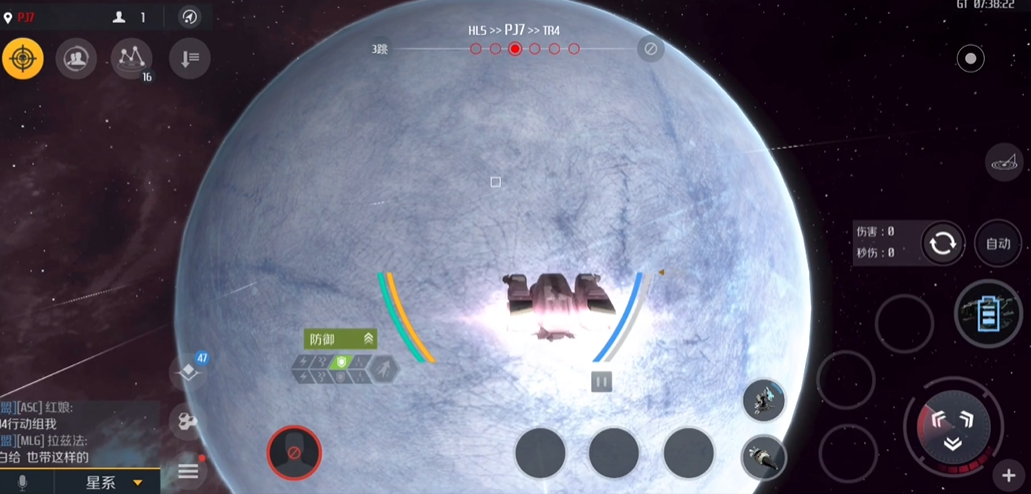This screenshot has height=494, width=1031.
Task: Click the sort list arrow icon
Action: click(x=189, y=59)
